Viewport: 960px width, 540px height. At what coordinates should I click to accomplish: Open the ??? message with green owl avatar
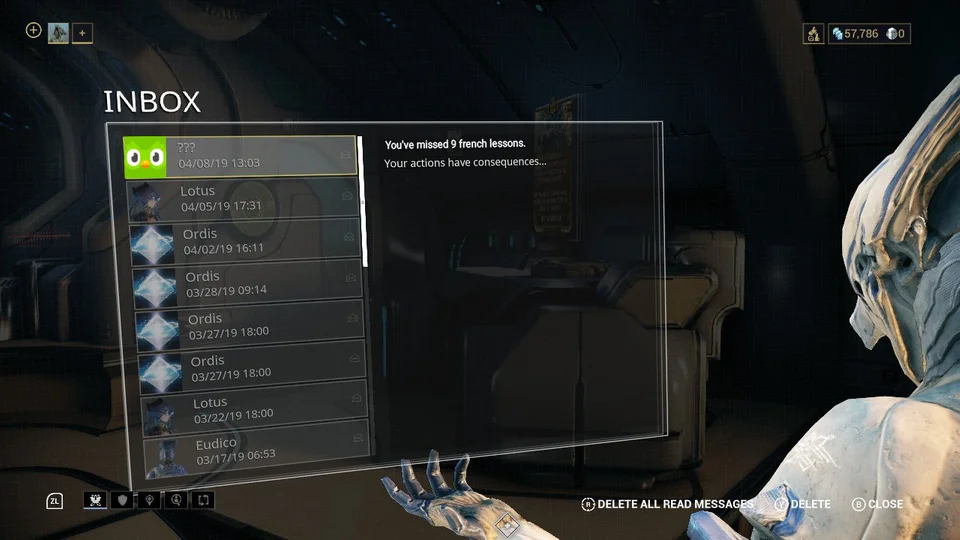point(240,156)
